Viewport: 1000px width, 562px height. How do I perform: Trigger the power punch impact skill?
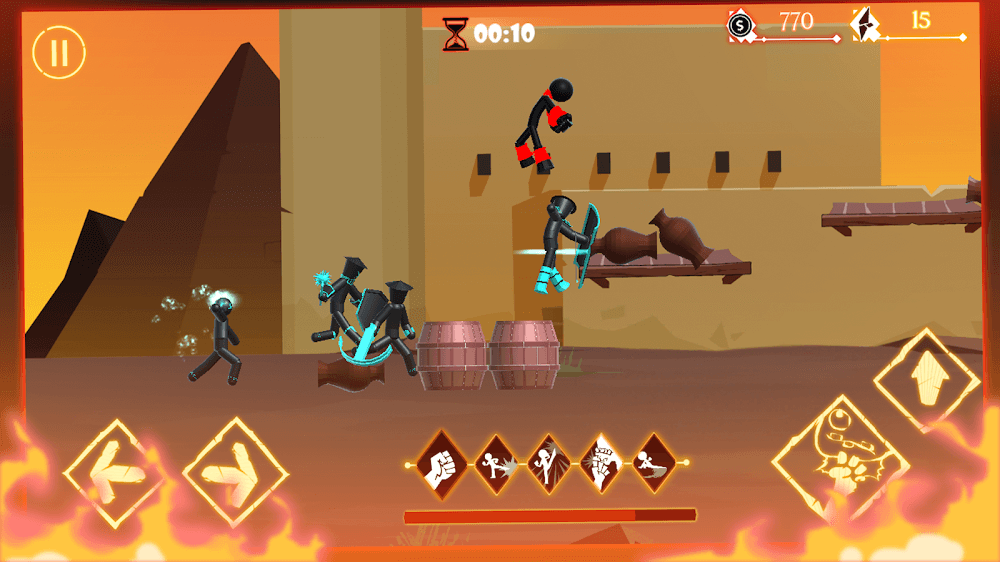coord(602,463)
